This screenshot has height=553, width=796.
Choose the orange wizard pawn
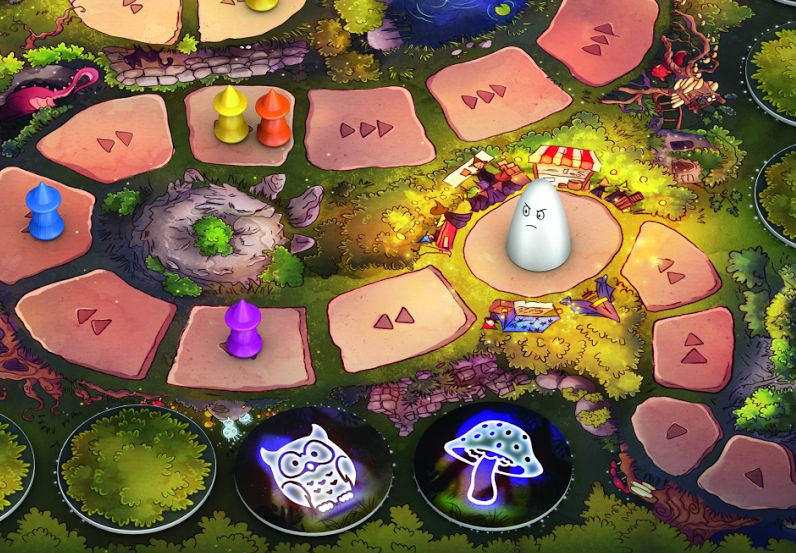point(271,118)
